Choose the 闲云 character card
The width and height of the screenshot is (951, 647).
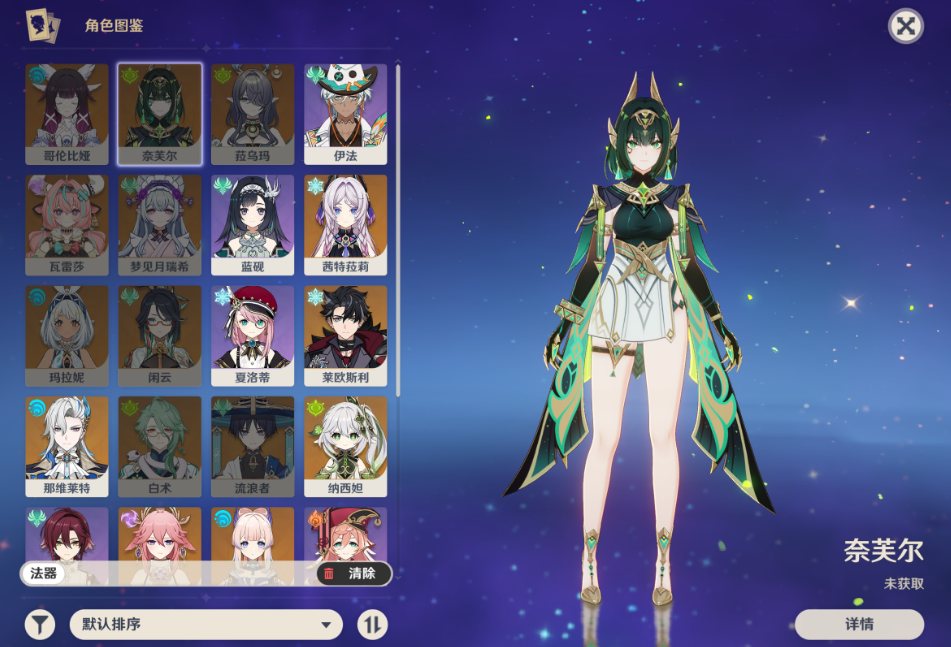pyautogui.click(x=160, y=336)
